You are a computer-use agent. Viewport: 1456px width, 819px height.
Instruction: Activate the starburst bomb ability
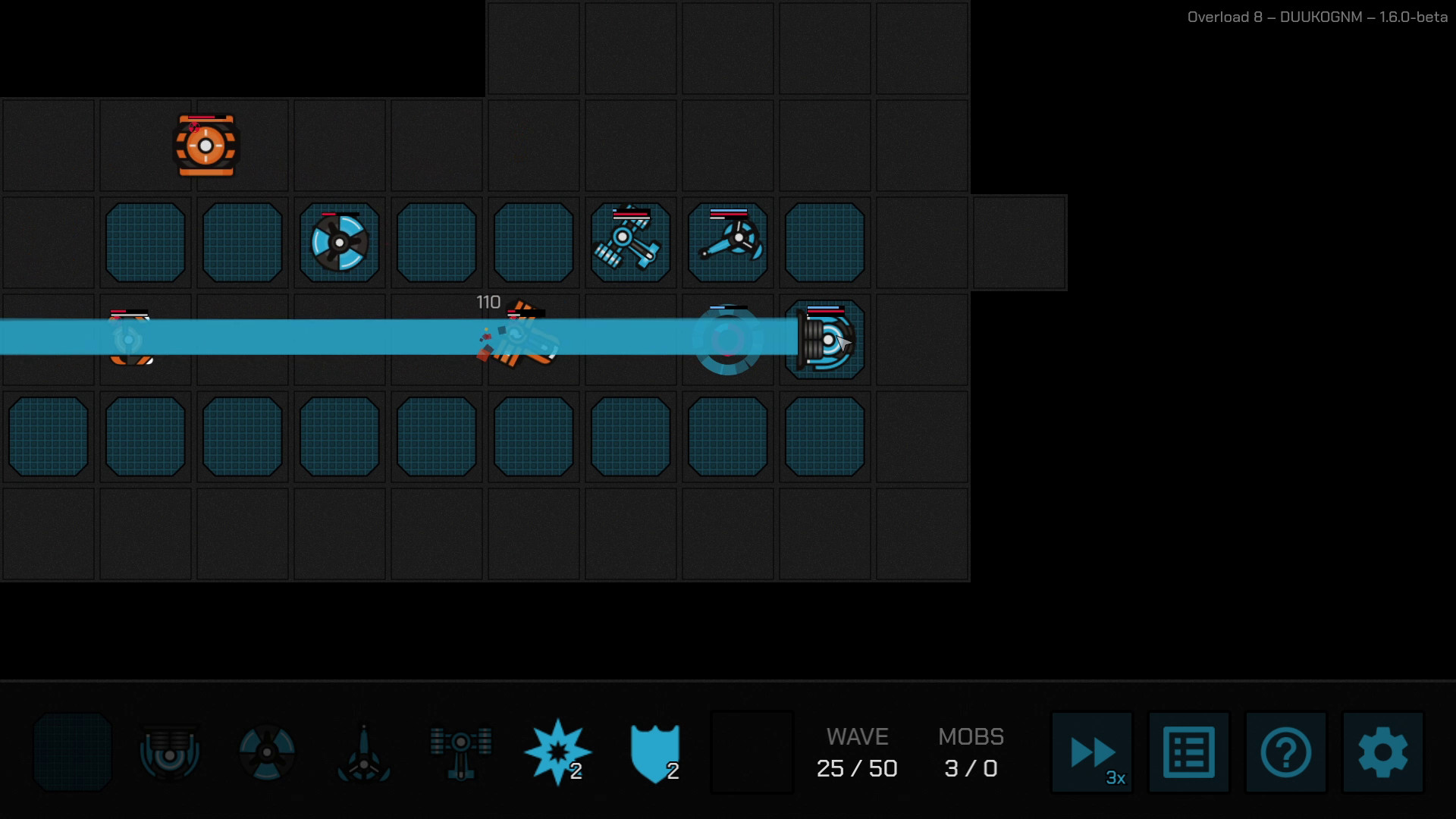[557, 751]
